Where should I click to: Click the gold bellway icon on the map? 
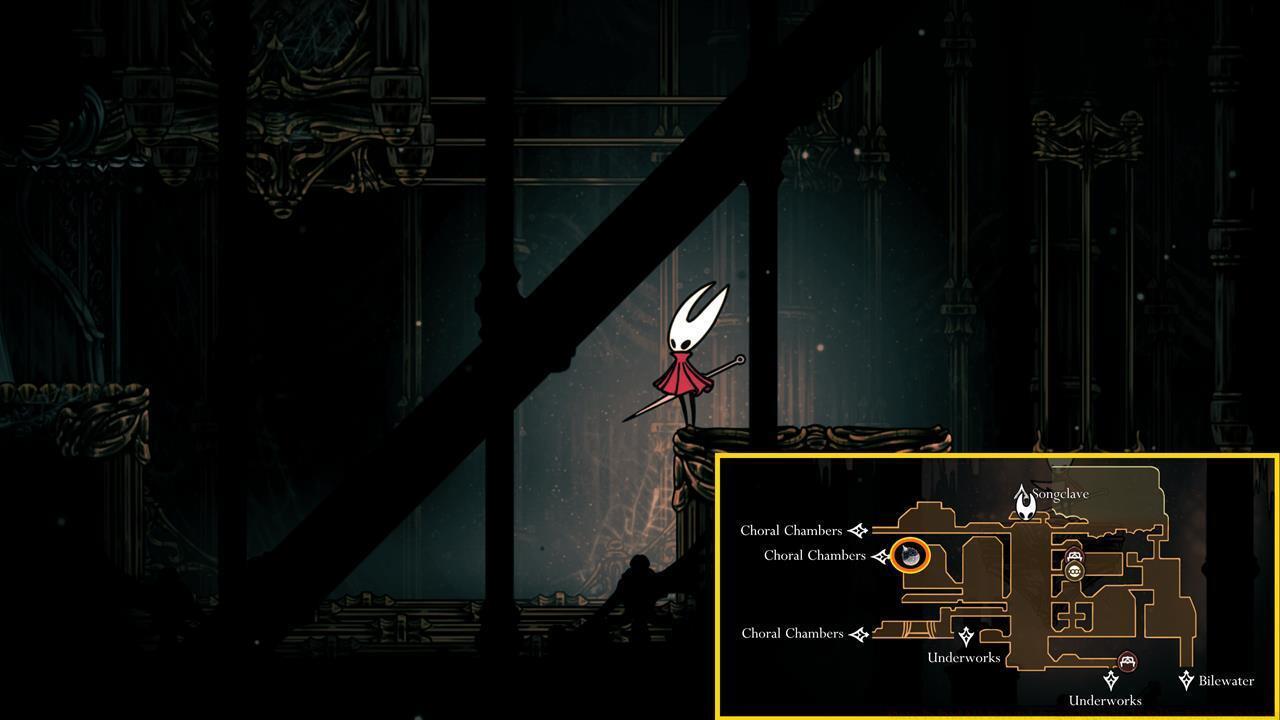(1074, 571)
